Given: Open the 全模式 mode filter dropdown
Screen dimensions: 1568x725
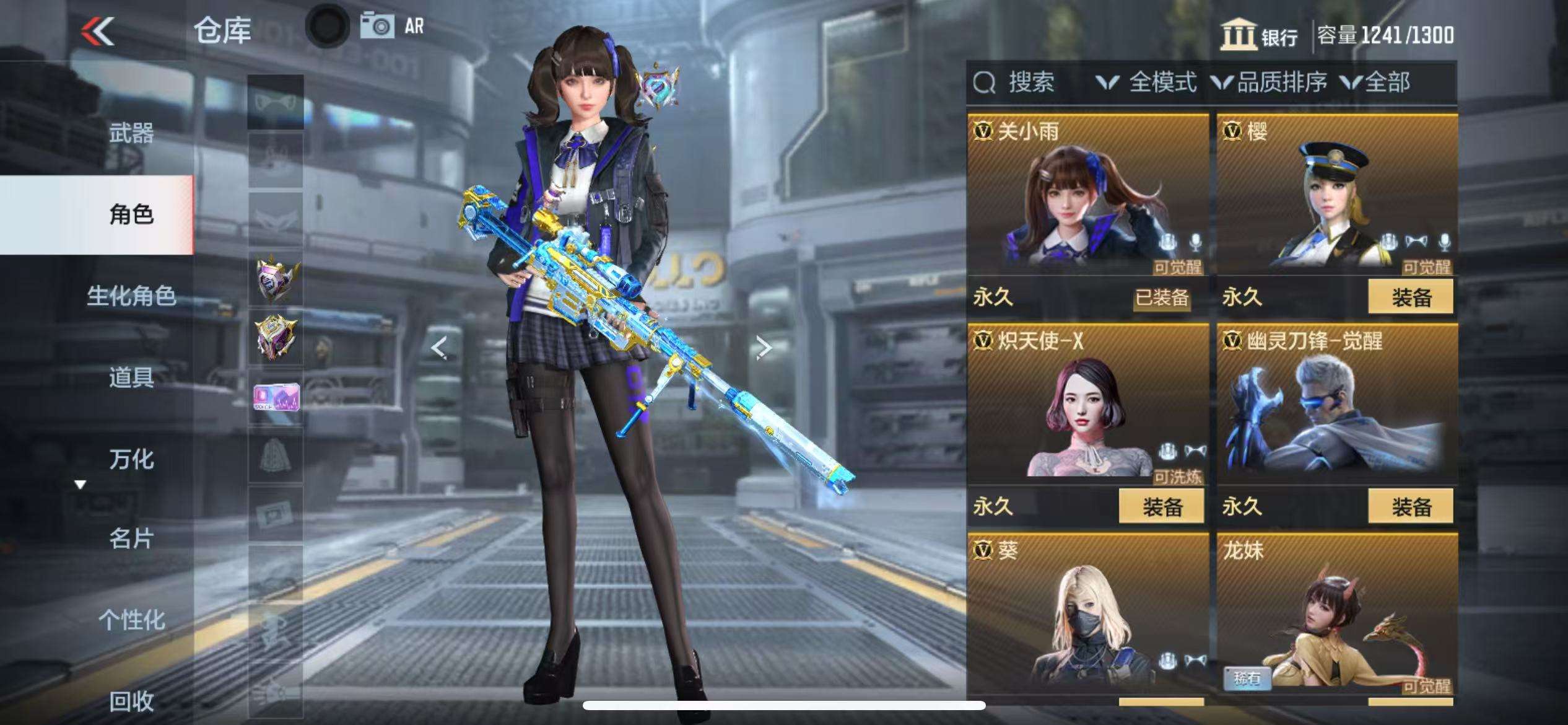Looking at the screenshot, I should point(1147,82).
